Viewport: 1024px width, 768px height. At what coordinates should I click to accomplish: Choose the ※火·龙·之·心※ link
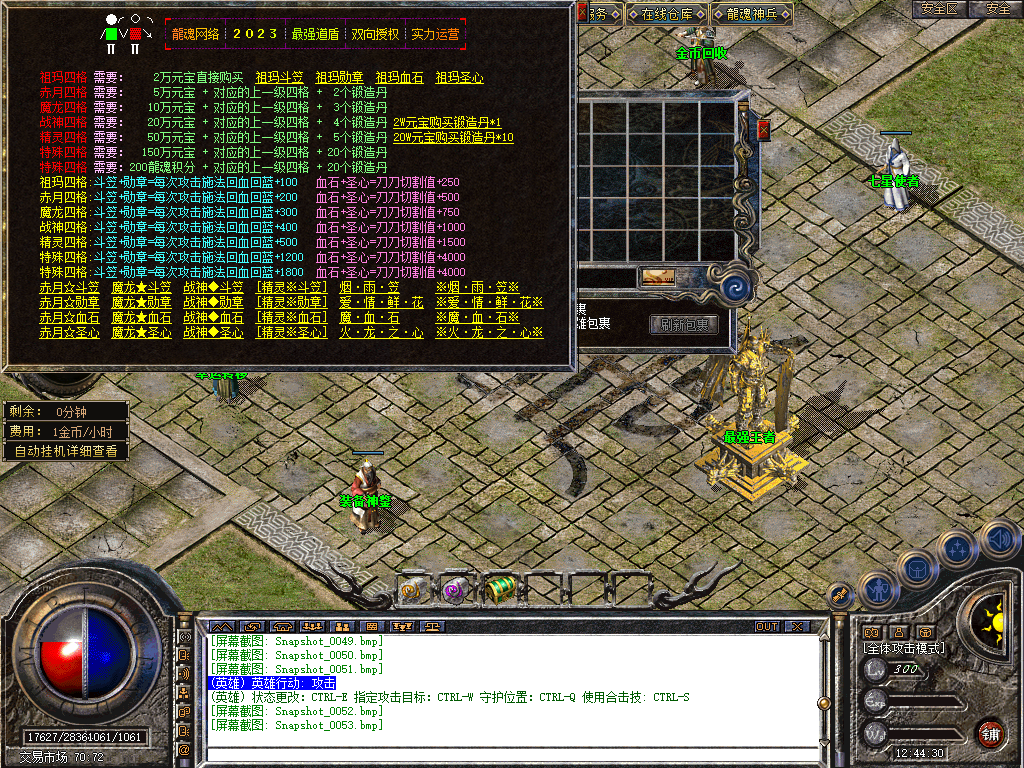(489, 333)
